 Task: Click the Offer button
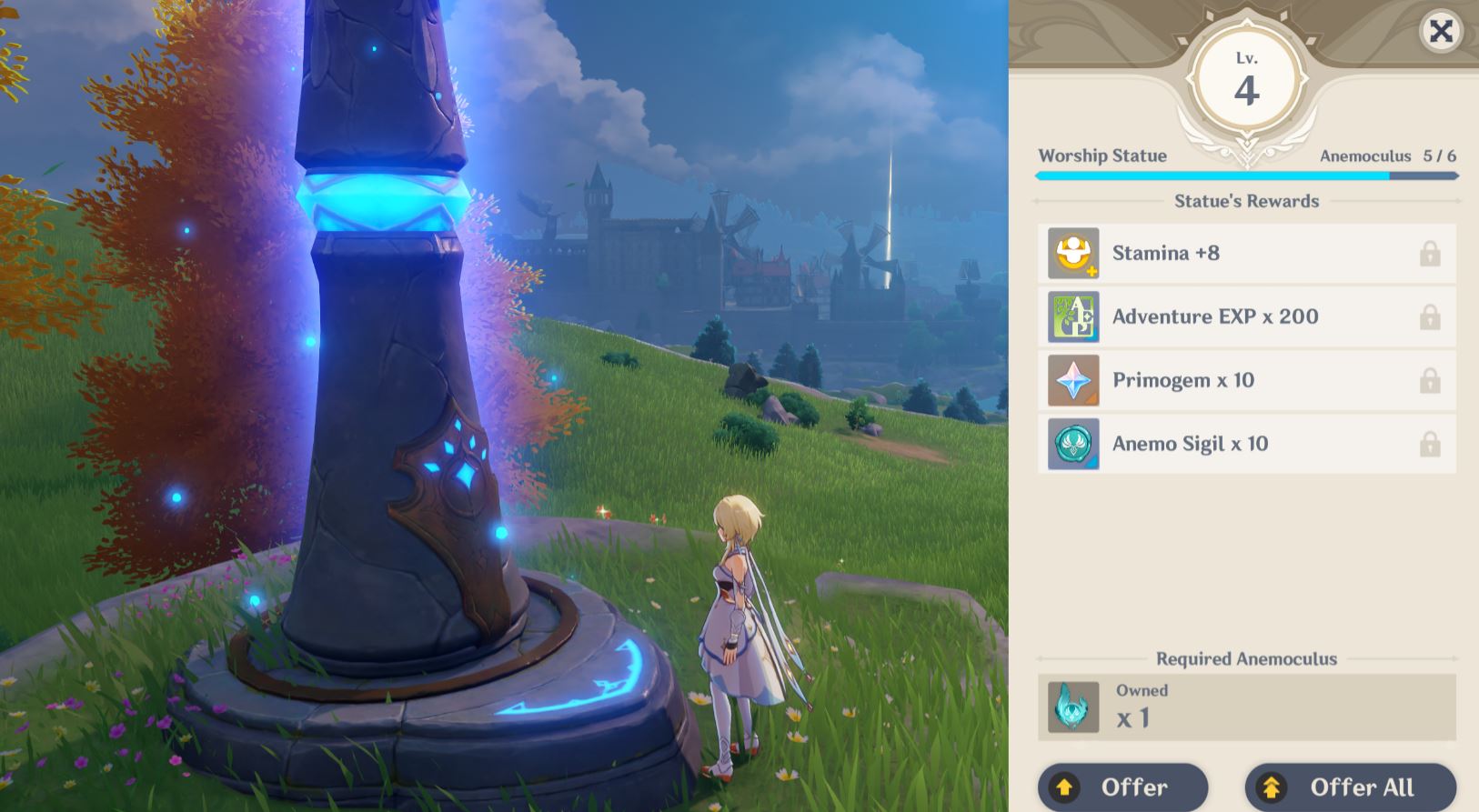(1122, 787)
